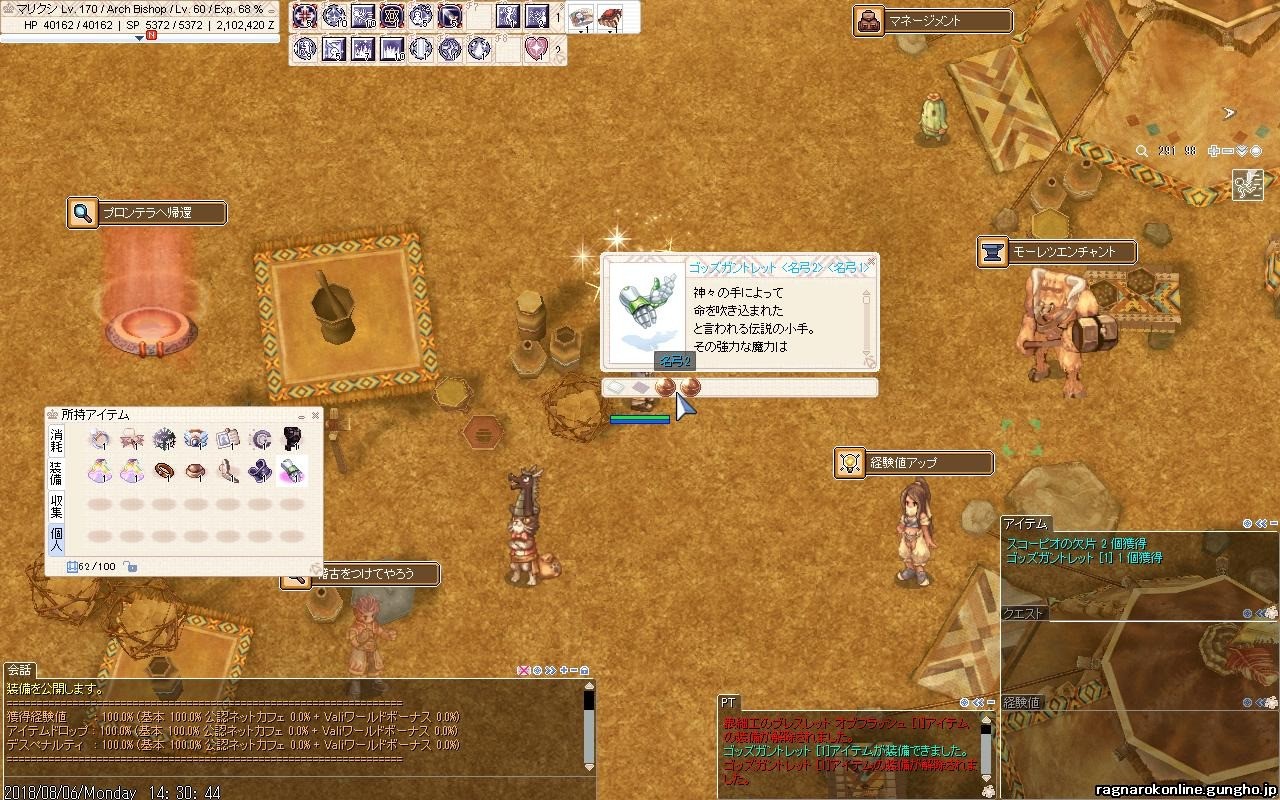Switch to the 消耗 consumables tab
Image resolution: width=1280 pixels, height=800 pixels.
coord(57,440)
